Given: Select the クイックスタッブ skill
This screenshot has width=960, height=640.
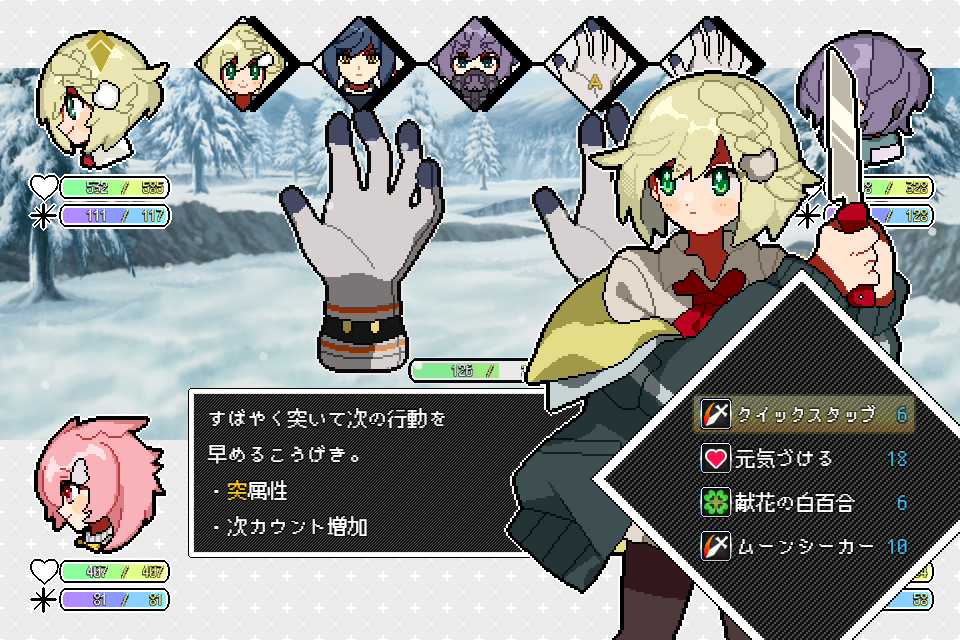Looking at the screenshot, I should click(803, 414).
